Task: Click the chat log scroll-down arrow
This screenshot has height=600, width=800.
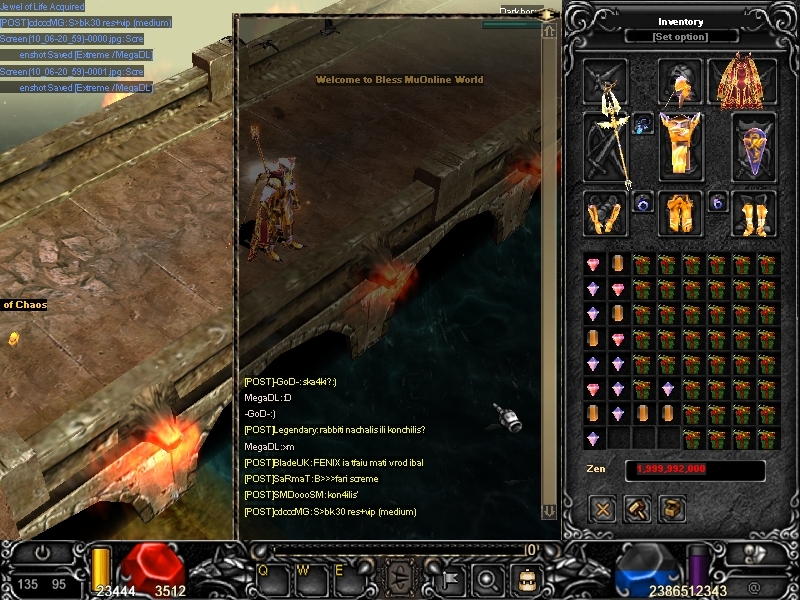Action: (x=548, y=511)
